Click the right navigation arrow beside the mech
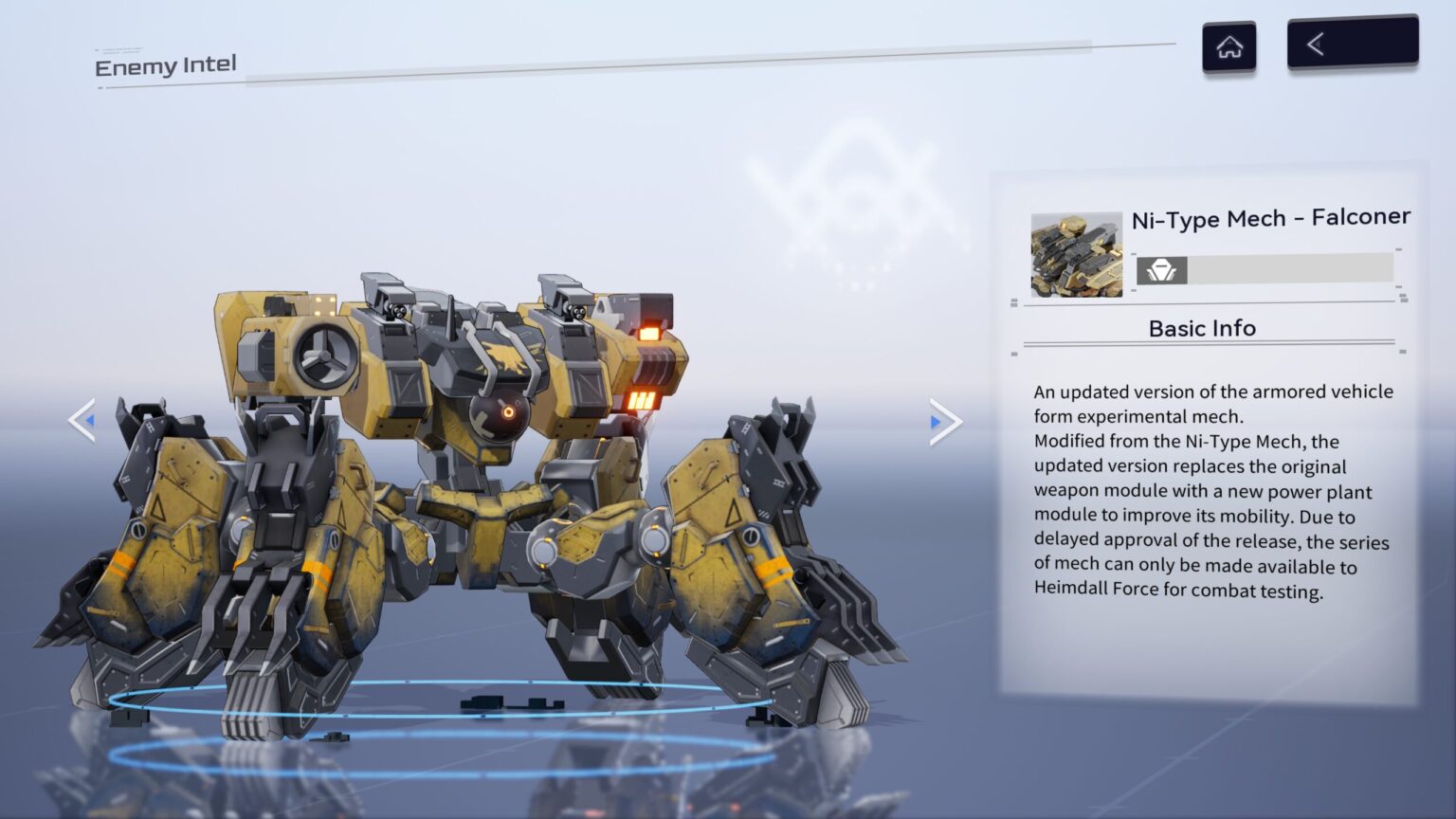The image size is (1456, 819). coord(943,421)
